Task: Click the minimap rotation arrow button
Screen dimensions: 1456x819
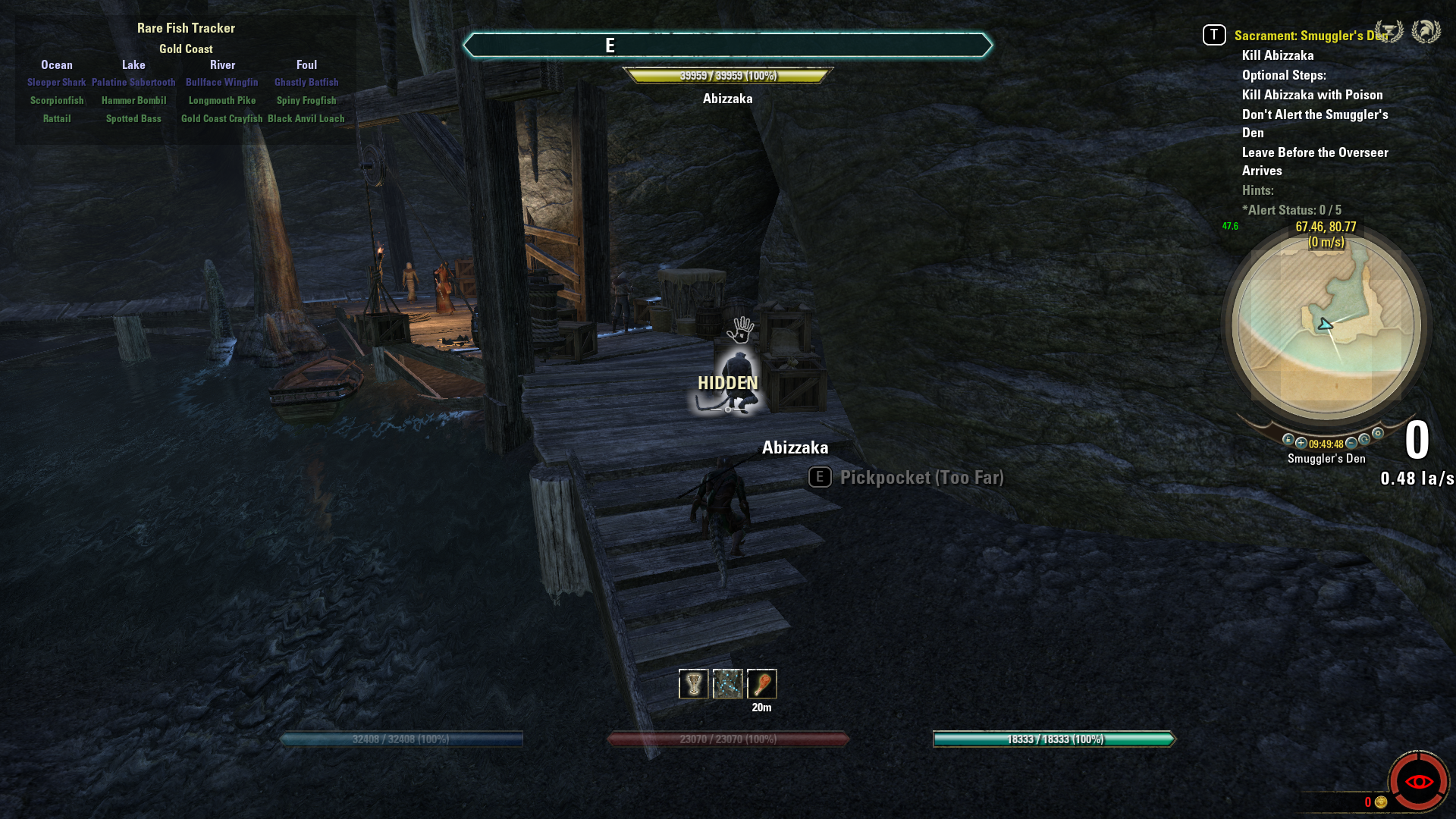Action: (x=1364, y=439)
